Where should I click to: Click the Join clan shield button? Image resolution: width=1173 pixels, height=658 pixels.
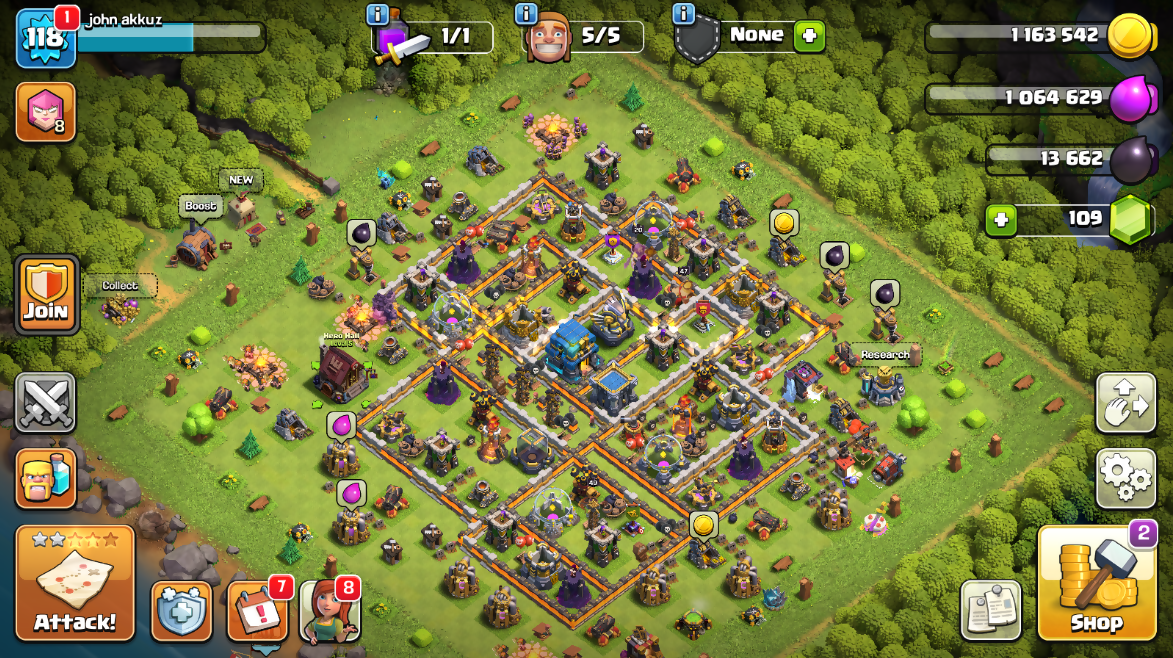(46, 294)
